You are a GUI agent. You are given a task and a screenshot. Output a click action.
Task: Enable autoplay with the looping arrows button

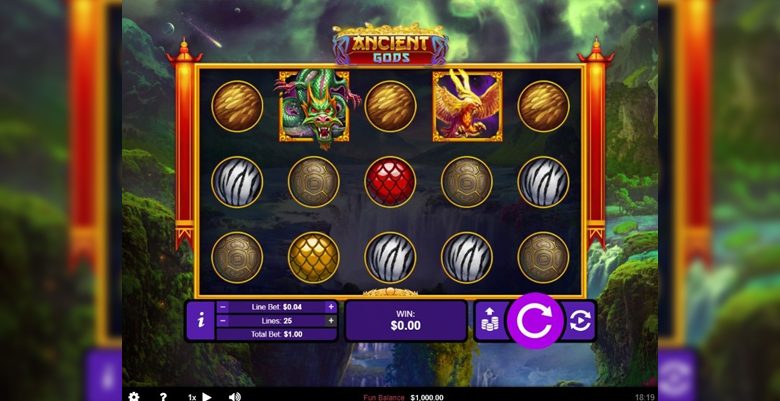pyautogui.click(x=579, y=321)
